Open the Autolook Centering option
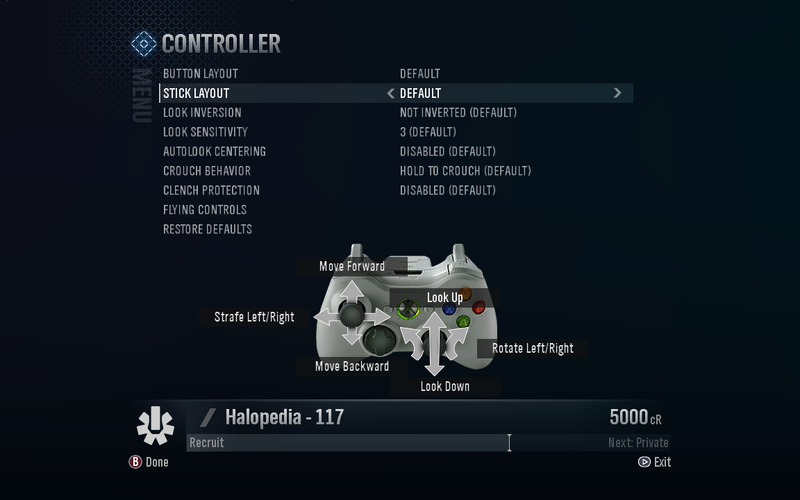This screenshot has height=500, width=800. coord(214,152)
